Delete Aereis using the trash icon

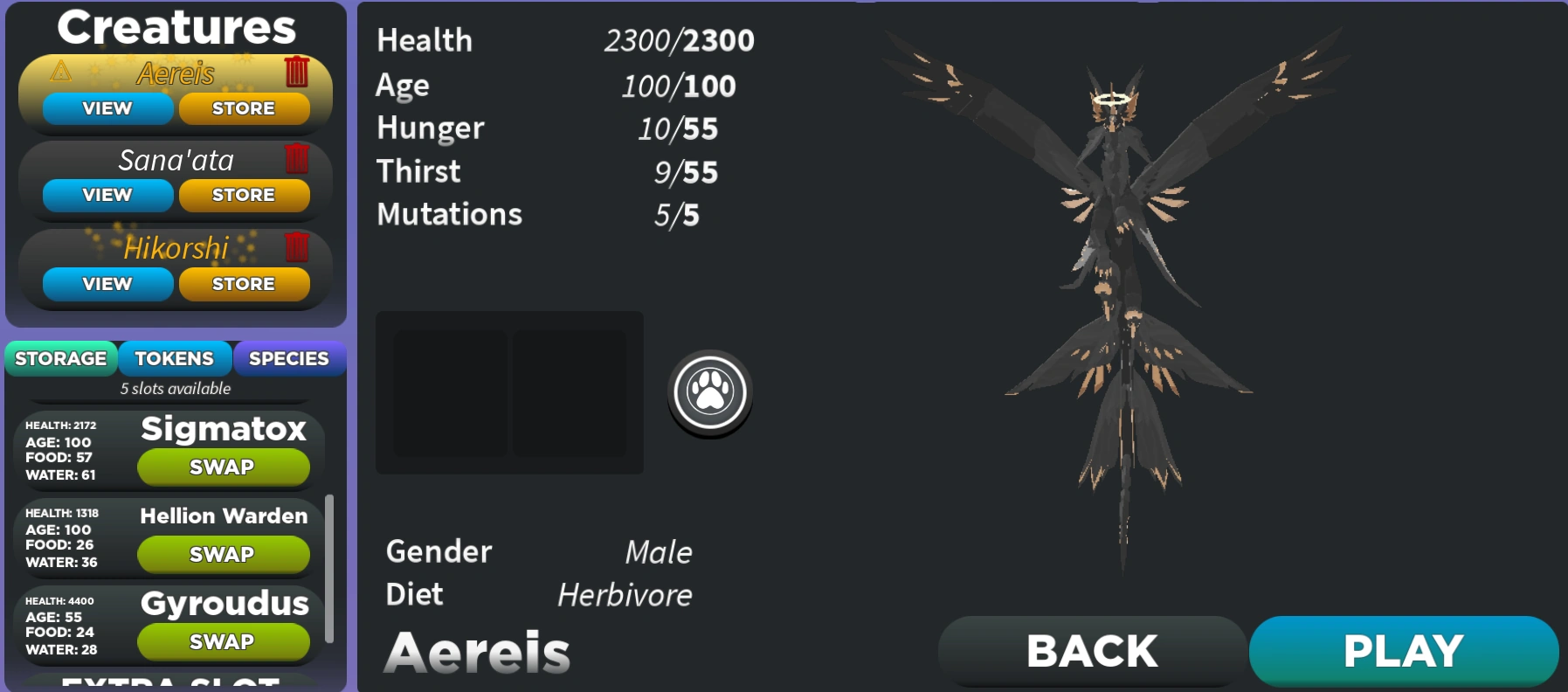(x=298, y=73)
